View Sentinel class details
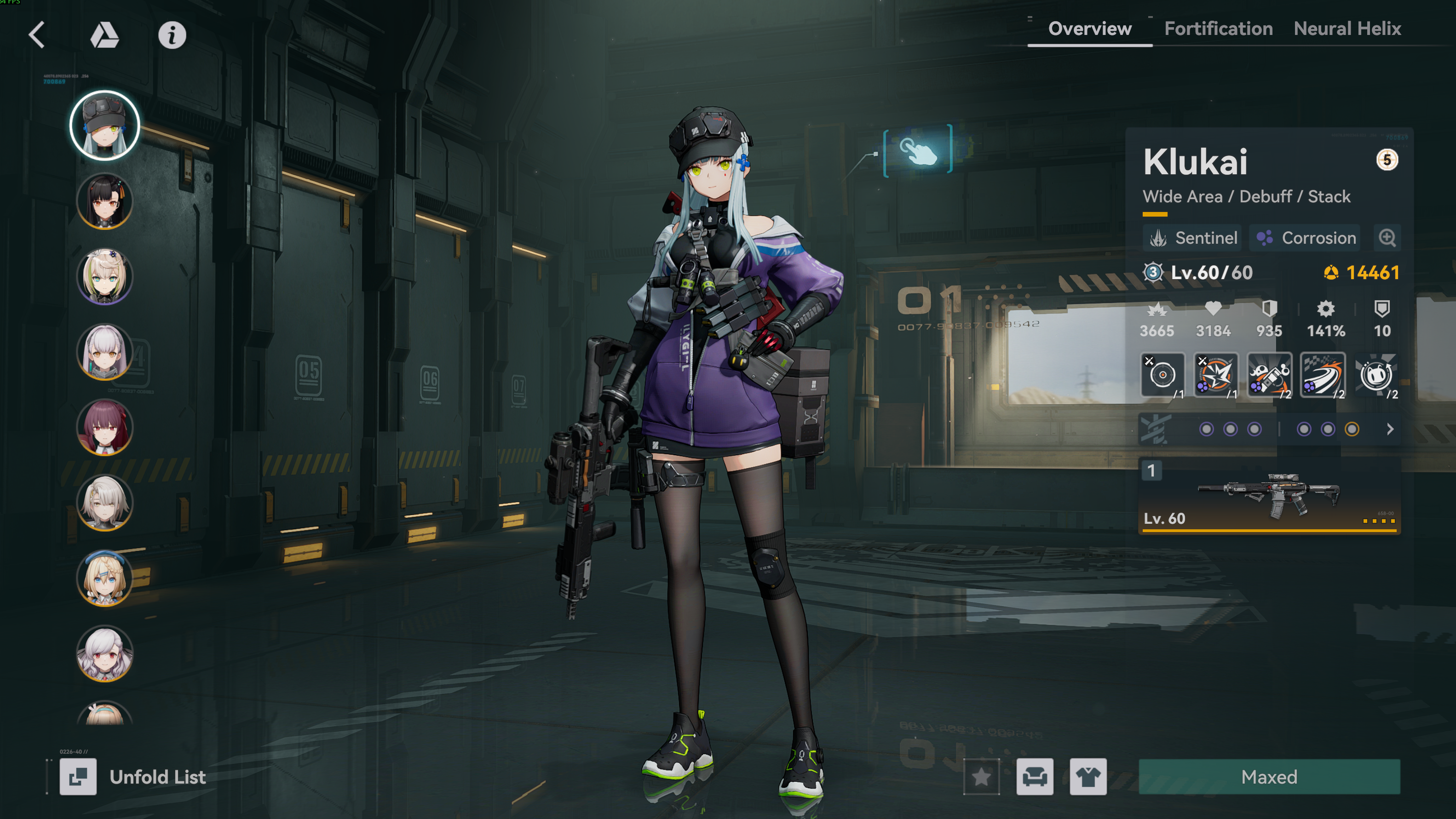The height and width of the screenshot is (819, 1456). tap(1193, 238)
